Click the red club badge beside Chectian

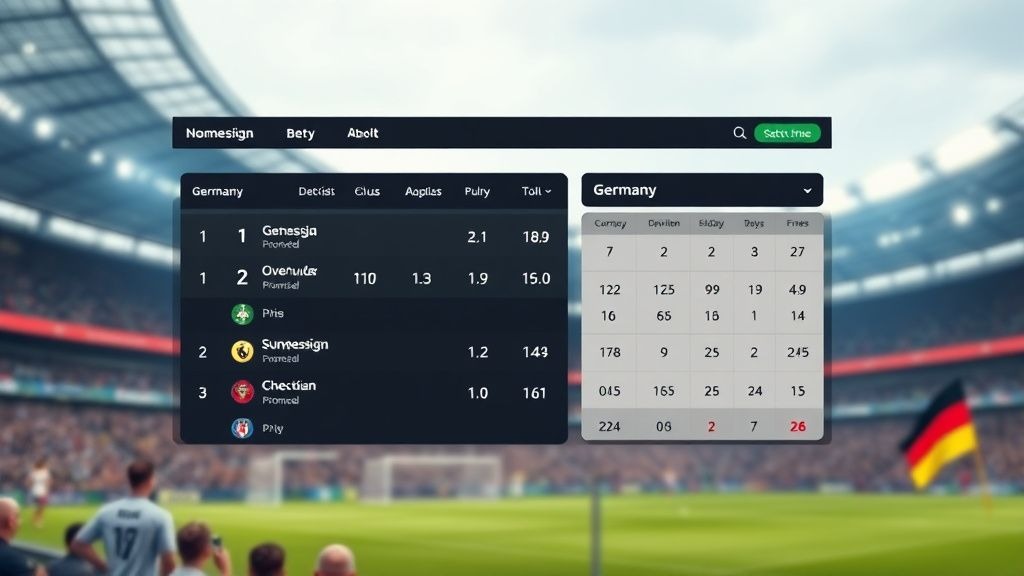tap(242, 392)
